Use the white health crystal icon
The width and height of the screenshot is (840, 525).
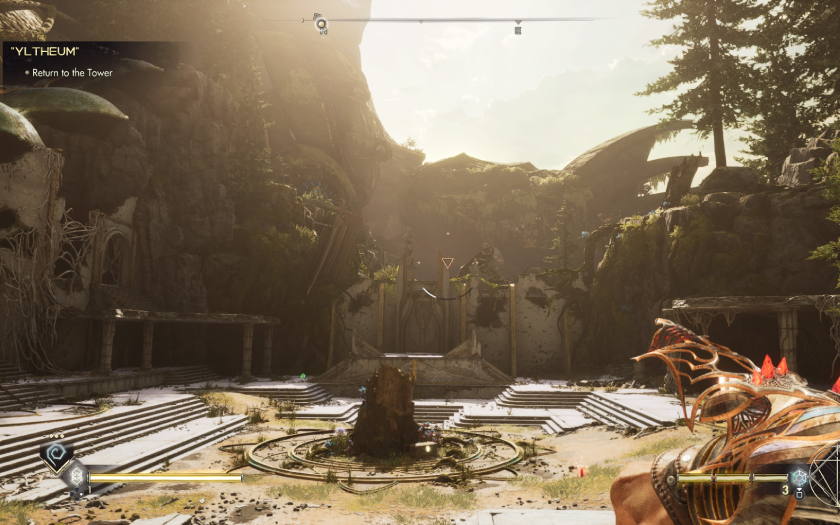click(x=76, y=478)
